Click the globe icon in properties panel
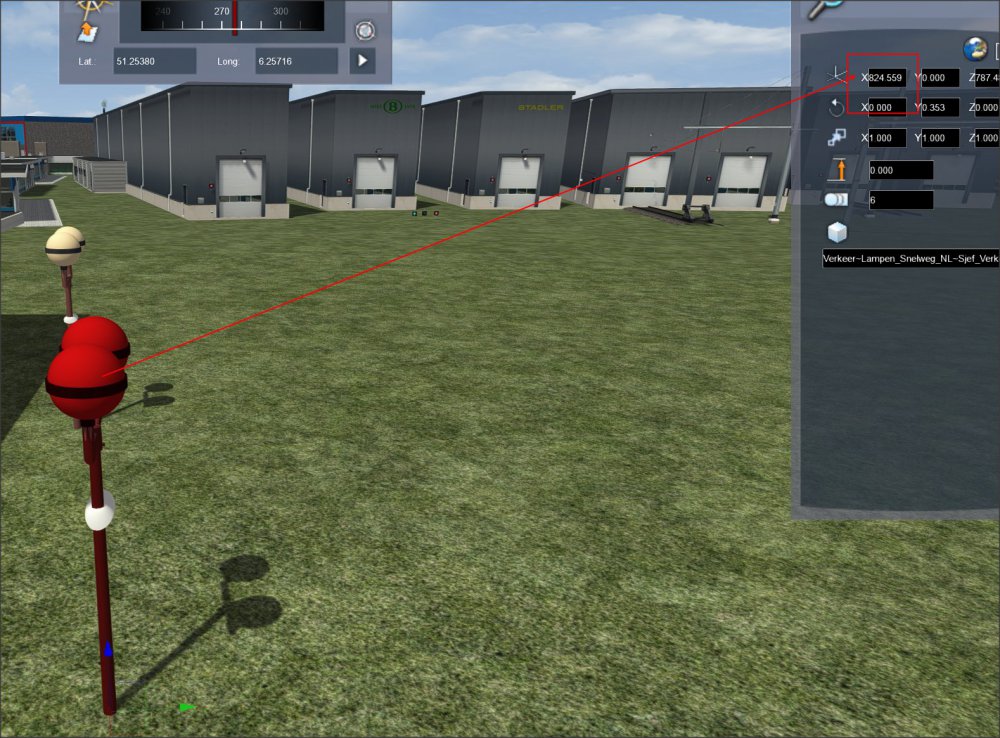The width and height of the screenshot is (1000, 738). pos(974,48)
